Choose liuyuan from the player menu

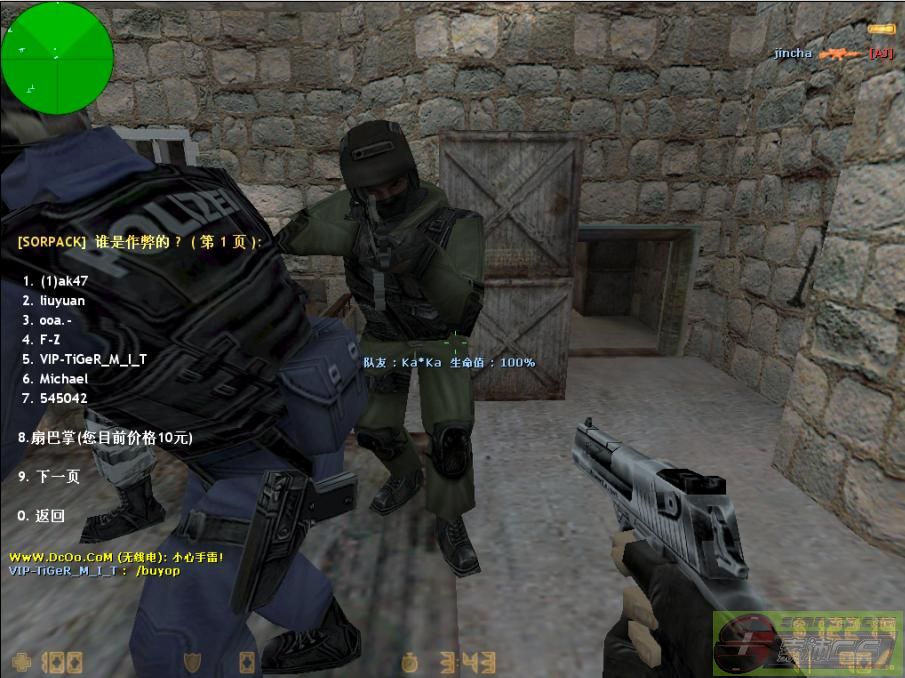(62, 301)
